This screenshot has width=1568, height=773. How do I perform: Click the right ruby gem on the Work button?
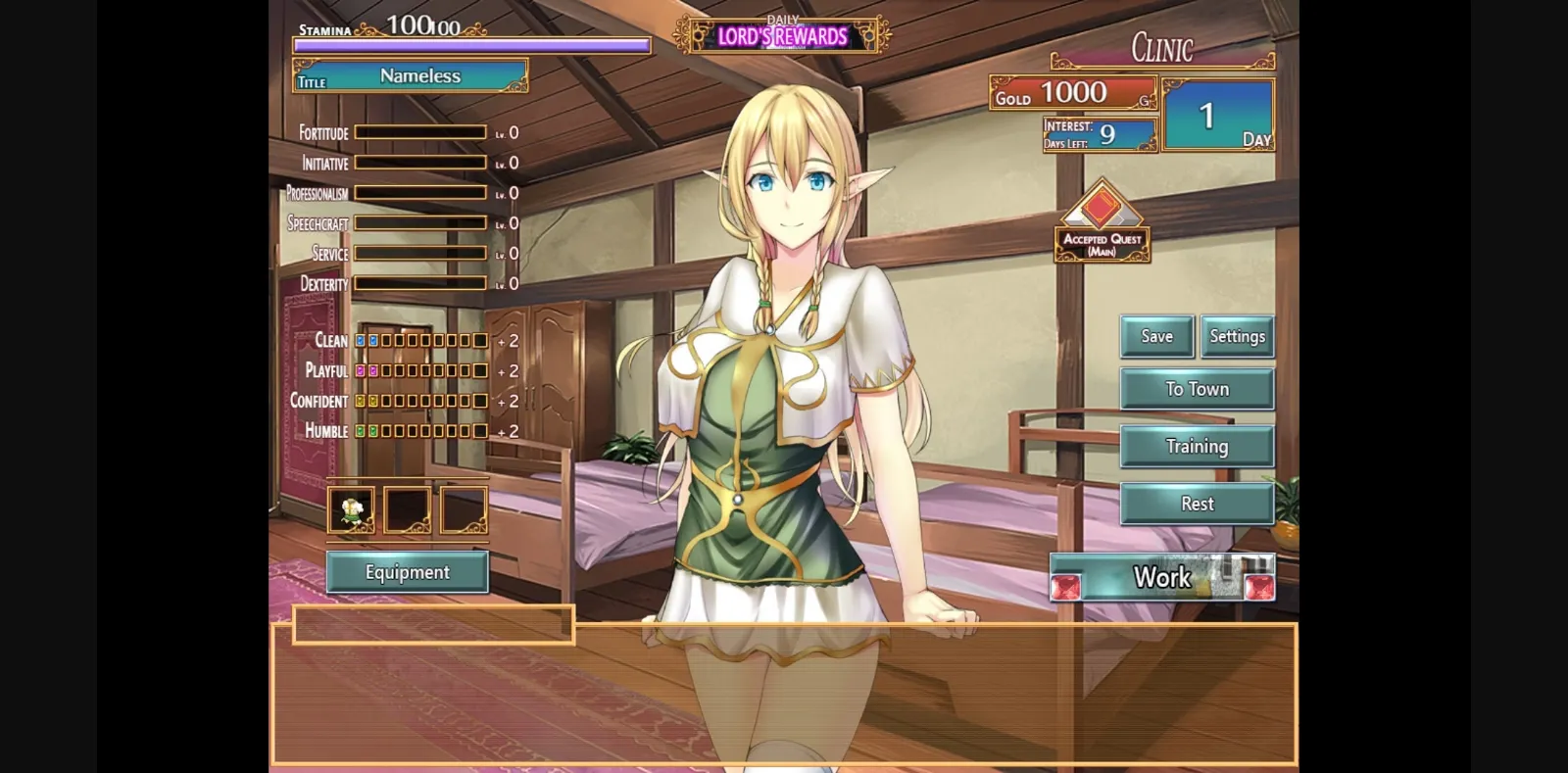click(x=1261, y=586)
